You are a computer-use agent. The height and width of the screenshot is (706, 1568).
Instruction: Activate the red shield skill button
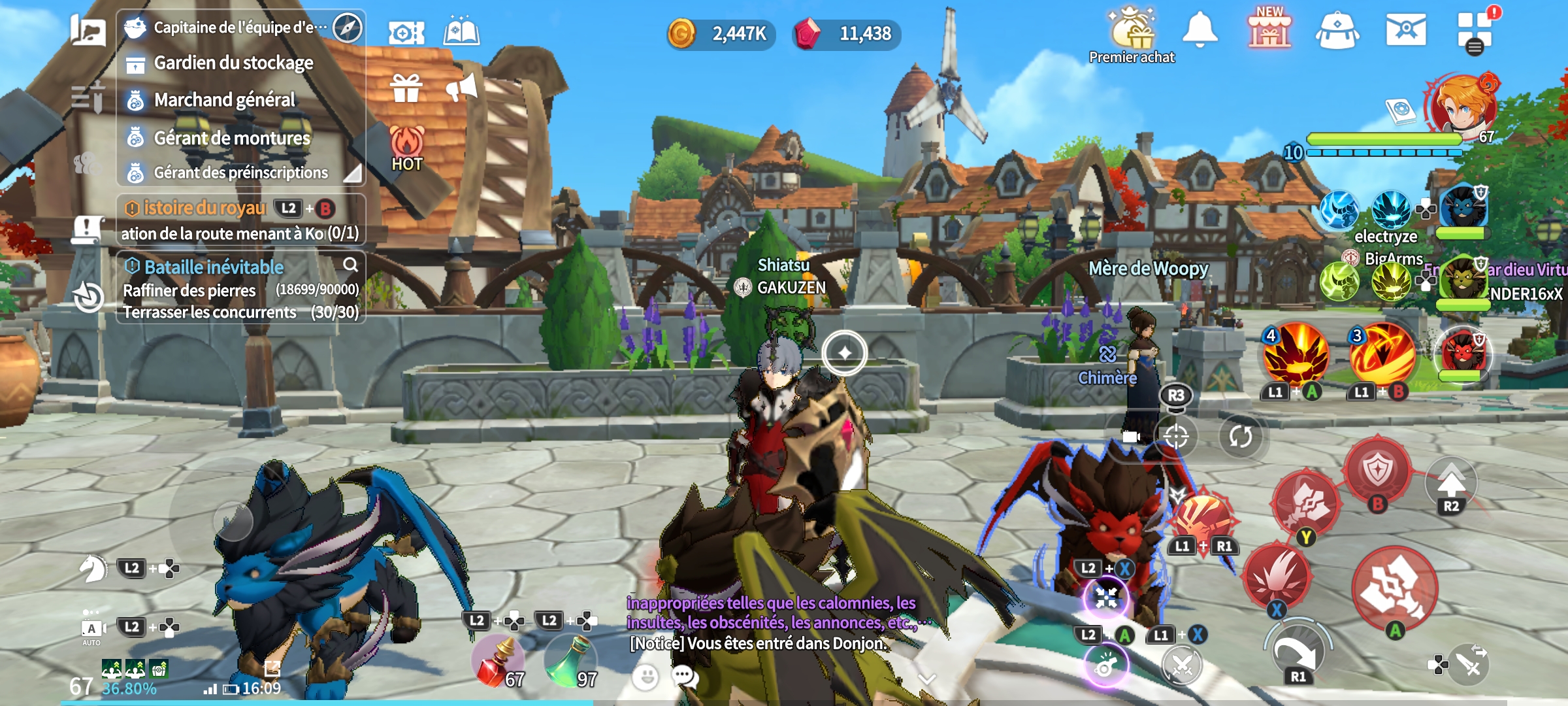point(1378,470)
